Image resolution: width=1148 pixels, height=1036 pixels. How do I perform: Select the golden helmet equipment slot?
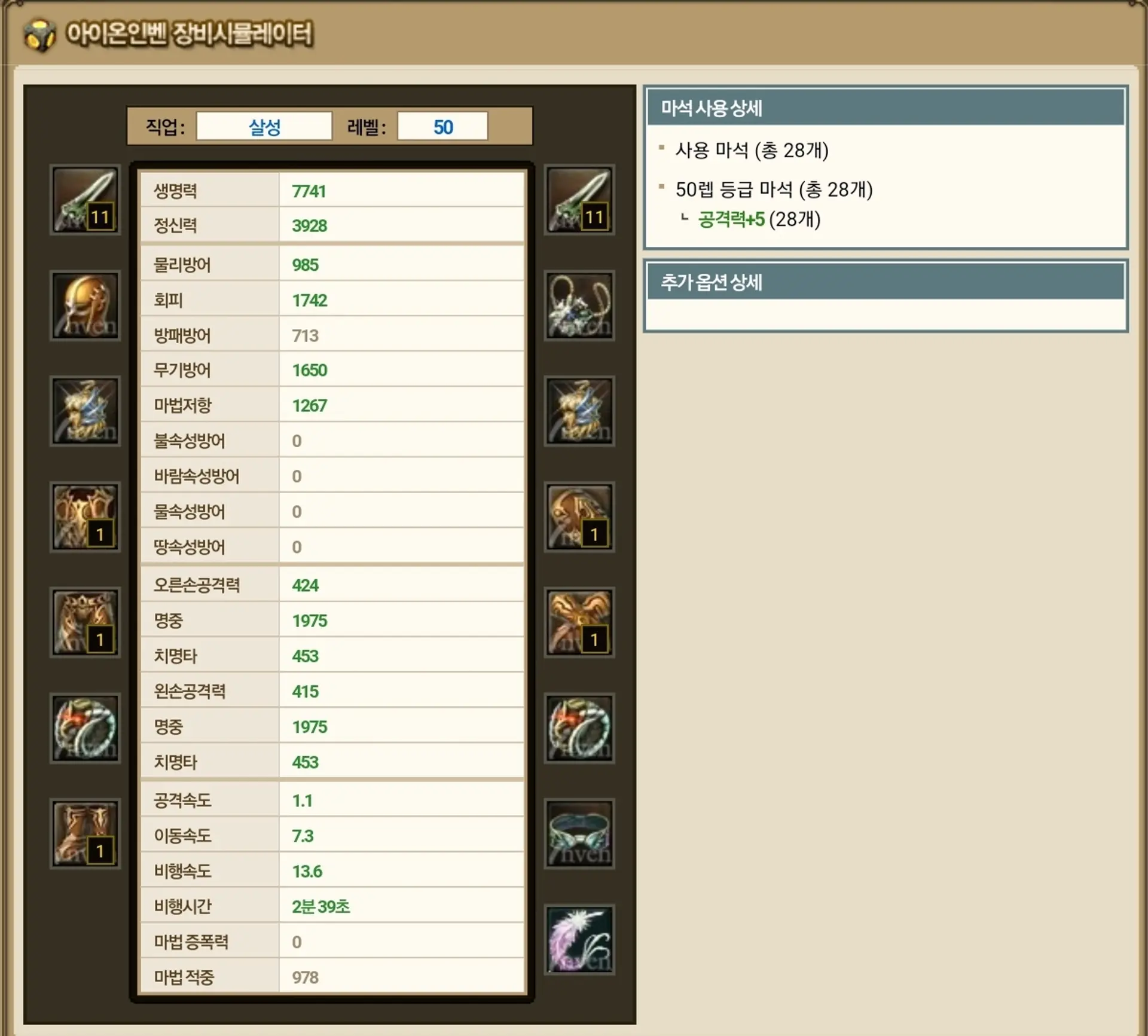85,305
